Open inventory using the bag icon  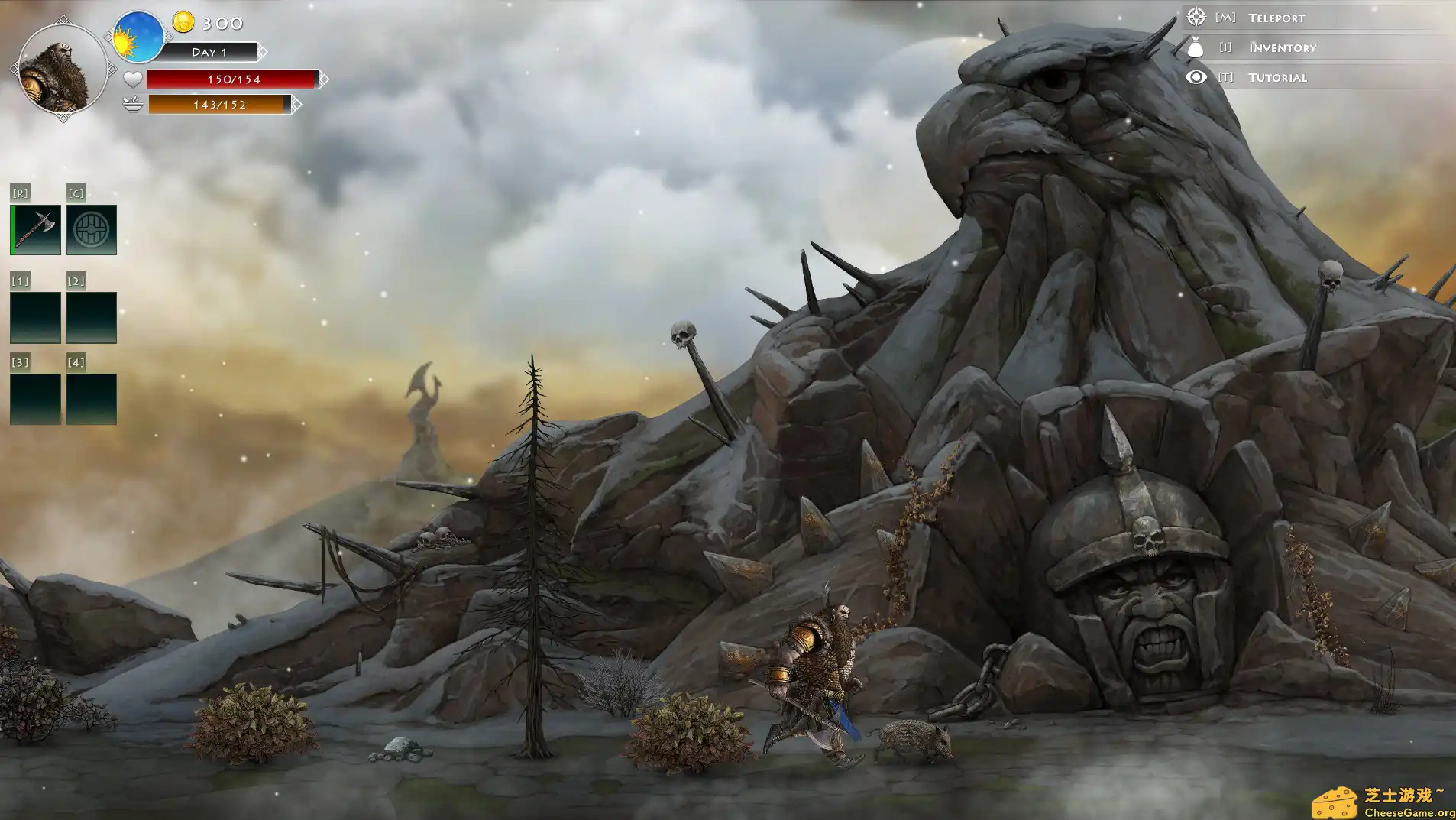pos(1194,47)
